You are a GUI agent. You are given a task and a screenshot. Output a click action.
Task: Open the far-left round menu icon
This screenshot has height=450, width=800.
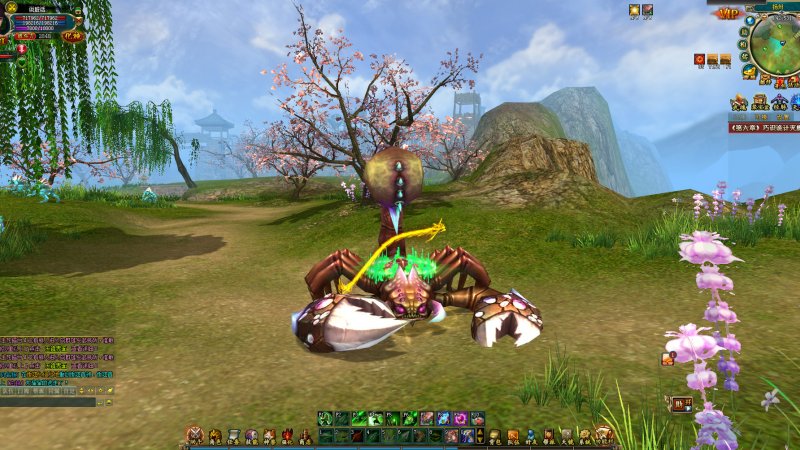coord(194,435)
